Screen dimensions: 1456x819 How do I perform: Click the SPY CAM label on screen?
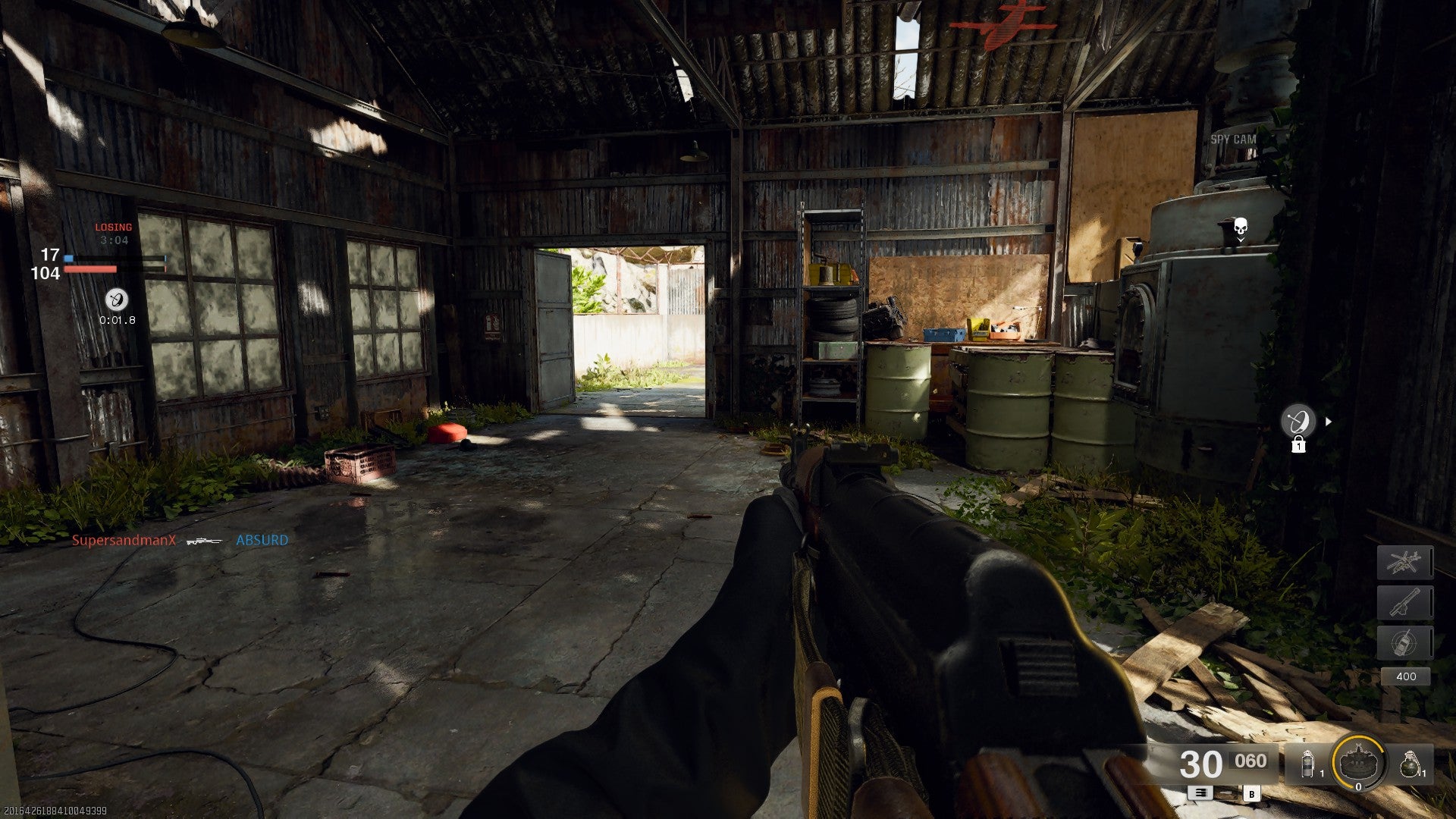click(x=1235, y=140)
